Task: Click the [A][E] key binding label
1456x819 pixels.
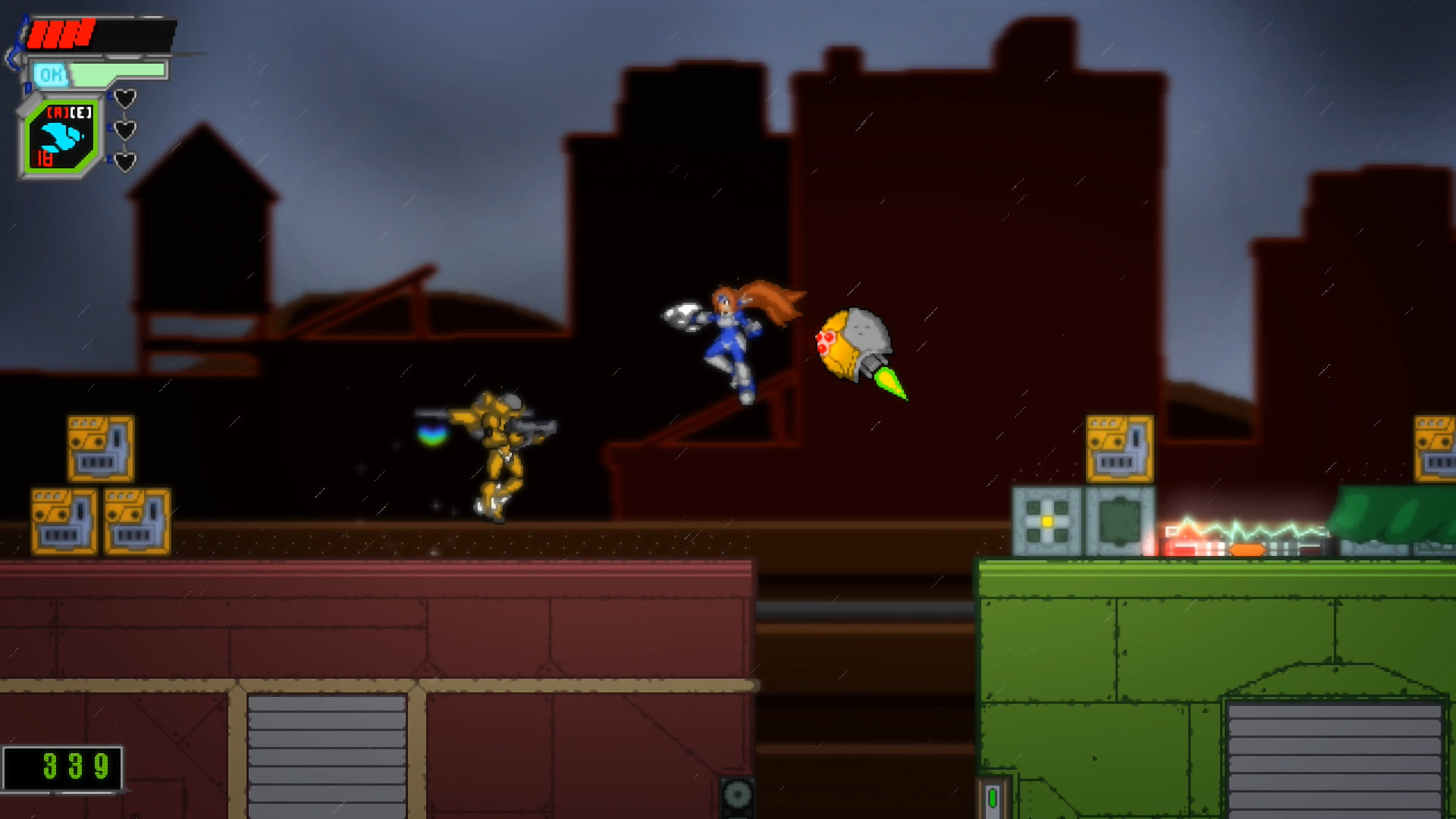Action: tap(68, 112)
